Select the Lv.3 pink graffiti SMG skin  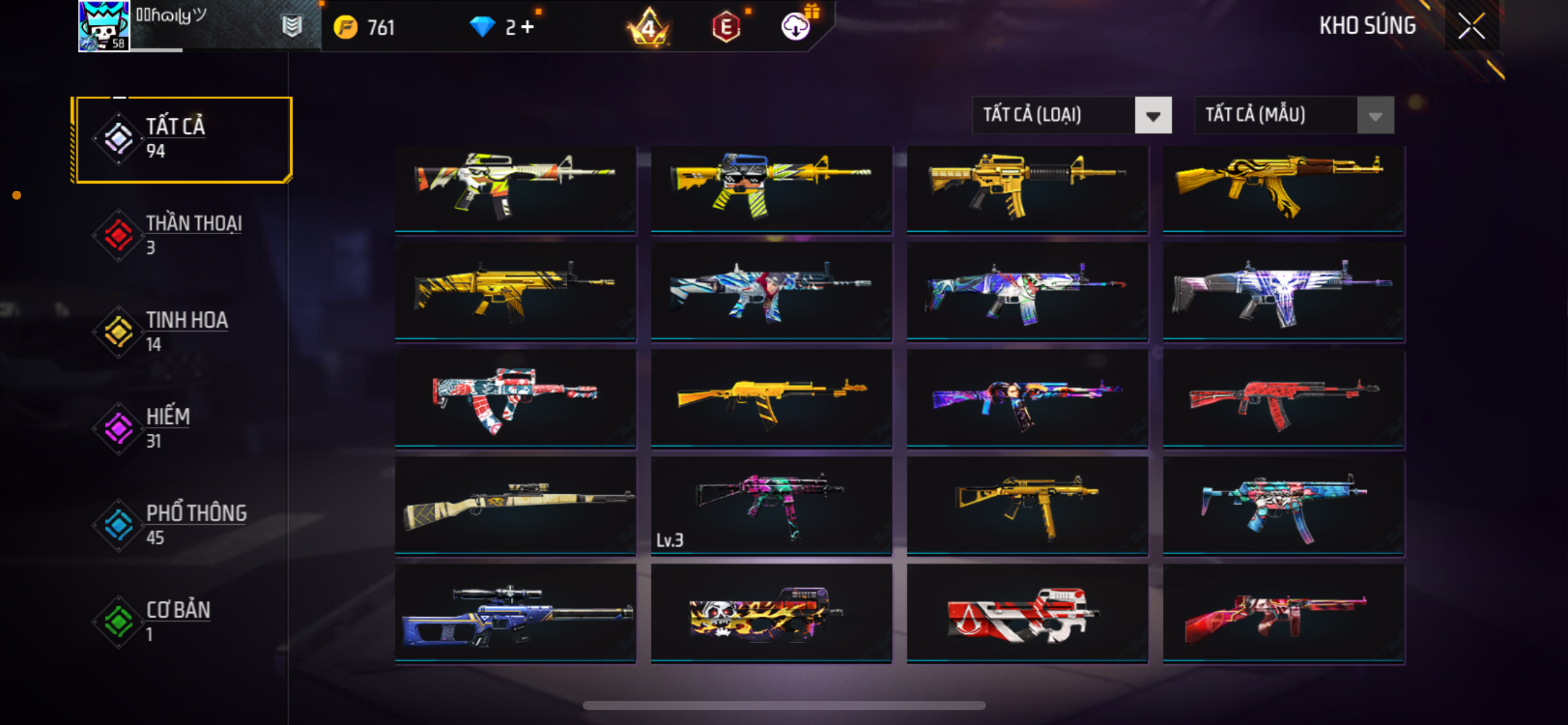click(771, 506)
